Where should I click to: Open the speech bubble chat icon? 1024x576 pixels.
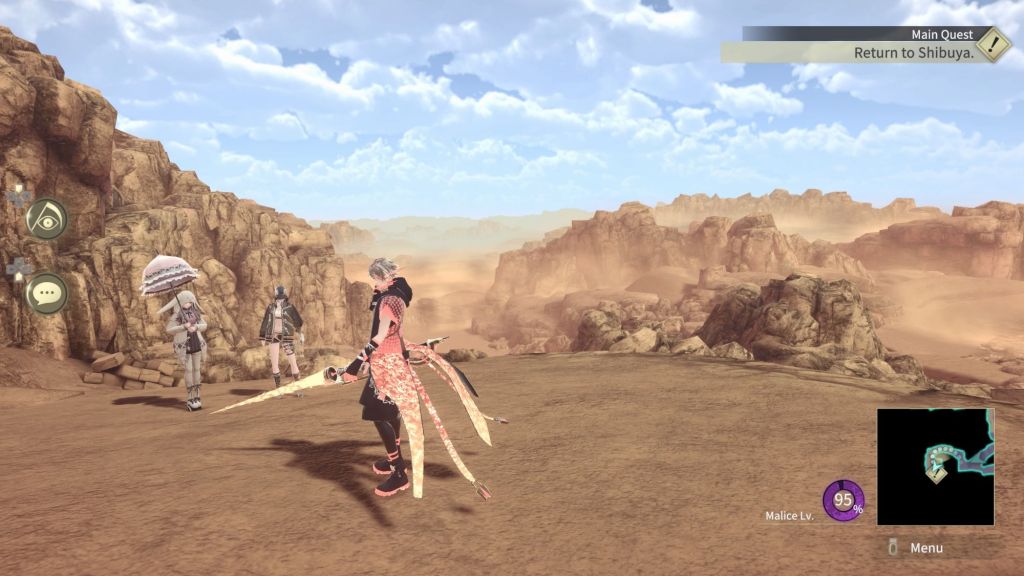46,293
